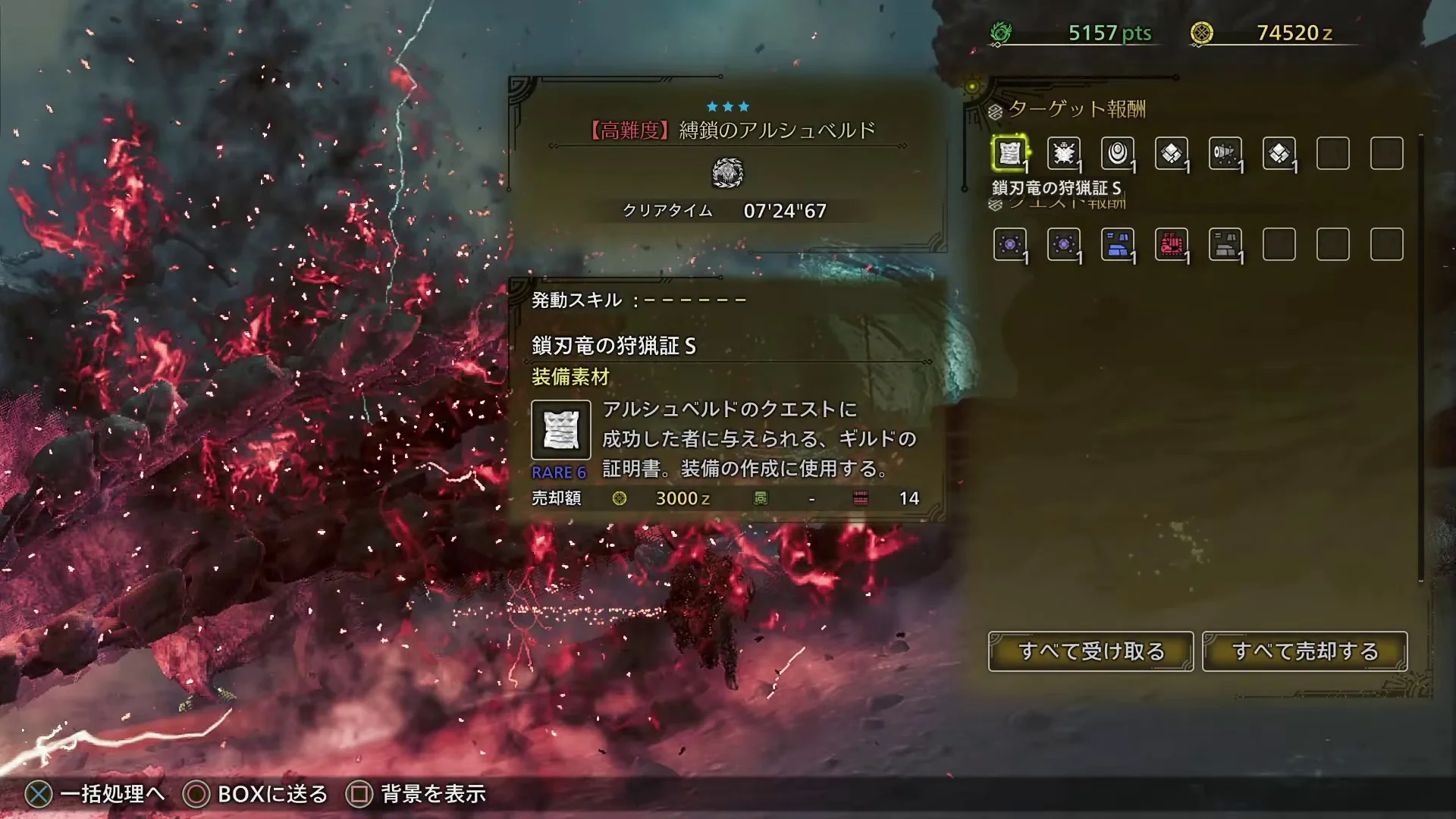Image resolution: width=1456 pixels, height=819 pixels.
Task: Click the last armor sphere in target rewards row
Action: click(x=1279, y=154)
